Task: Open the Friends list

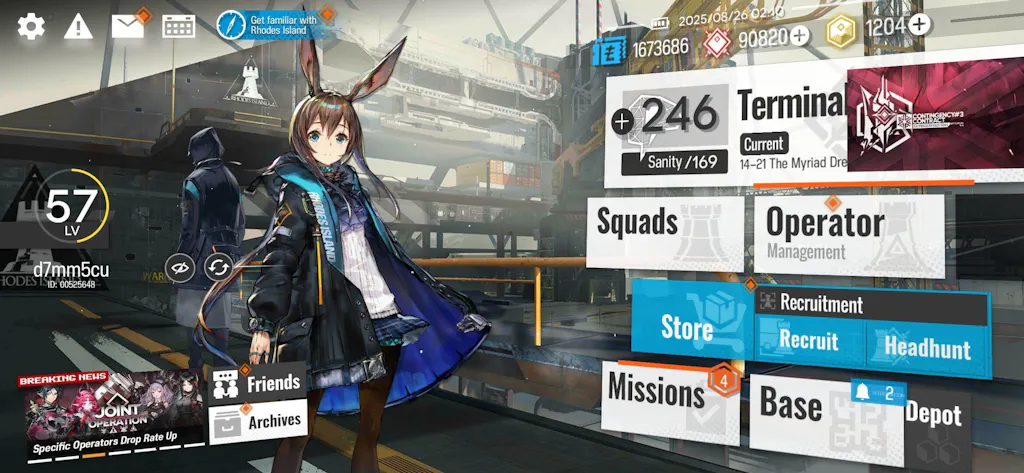Action: click(x=258, y=381)
